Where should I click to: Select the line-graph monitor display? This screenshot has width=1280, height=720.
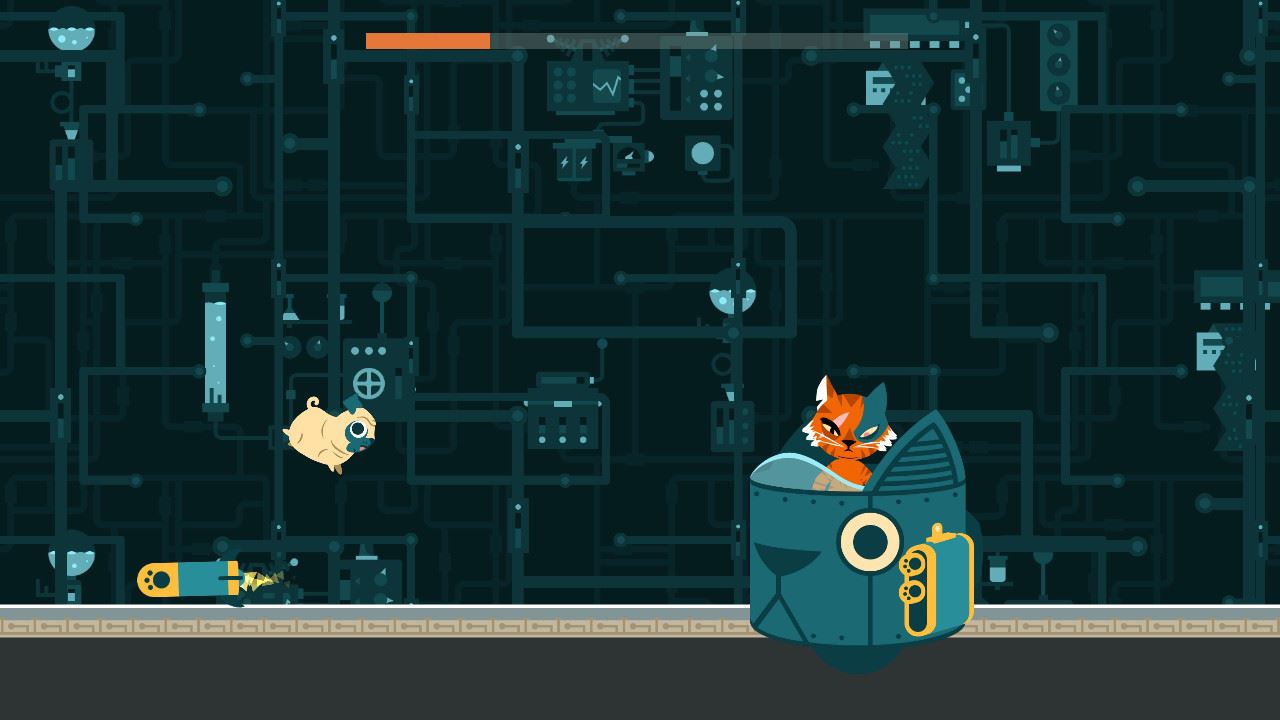[x=606, y=87]
